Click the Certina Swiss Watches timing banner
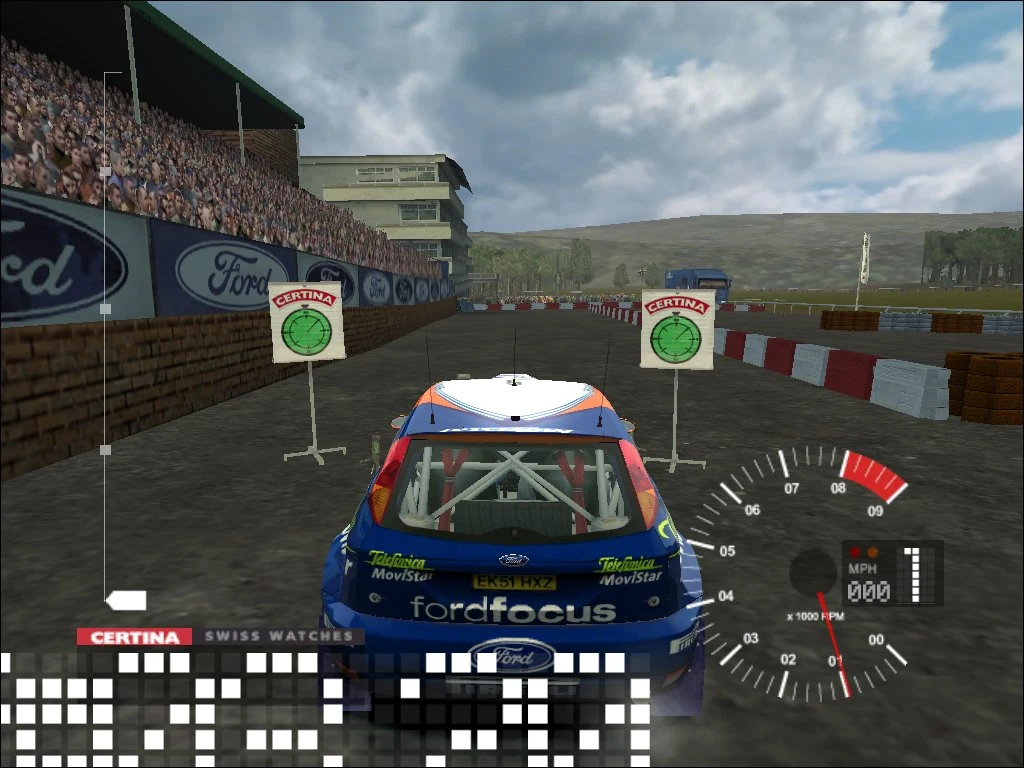Image resolution: width=1024 pixels, height=768 pixels. click(220, 636)
